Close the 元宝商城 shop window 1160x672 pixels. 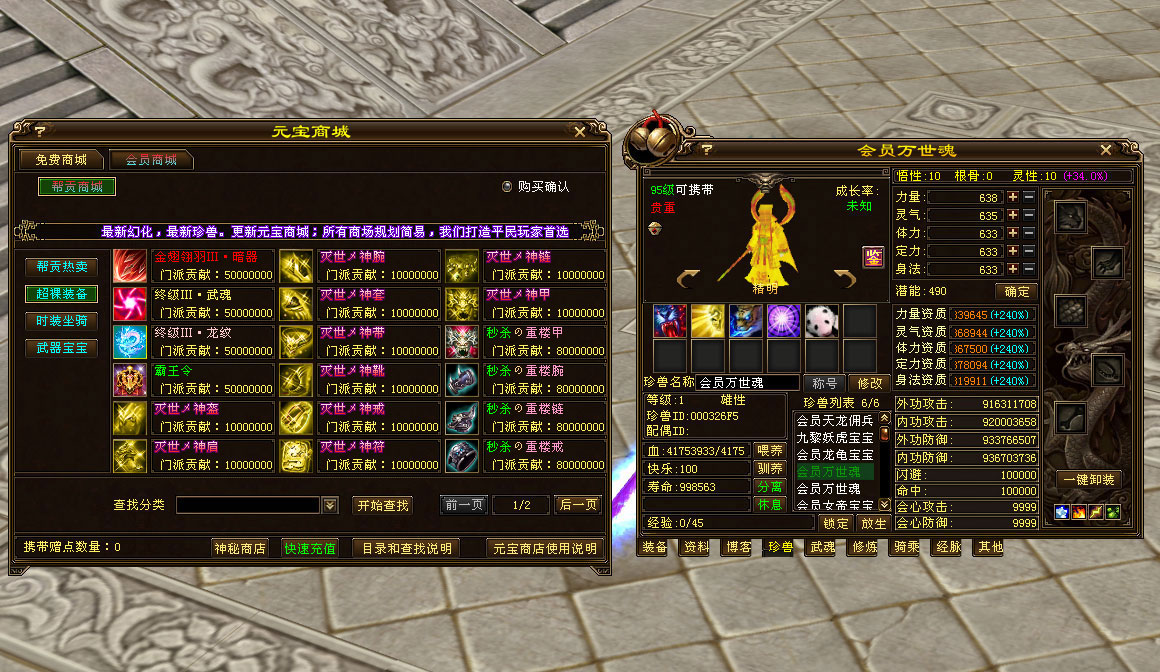[x=580, y=131]
